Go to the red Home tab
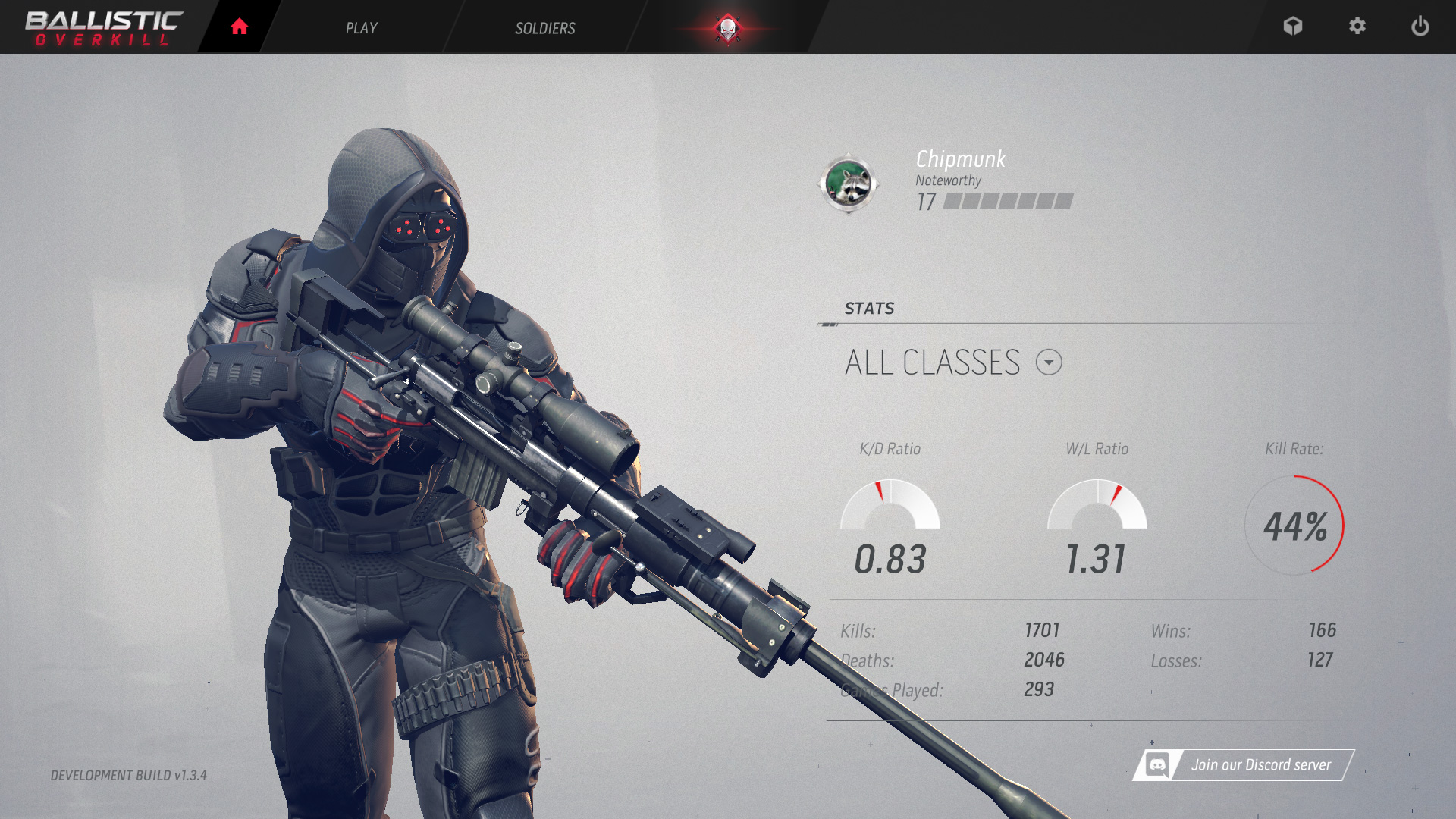The image size is (1456, 819). click(239, 27)
